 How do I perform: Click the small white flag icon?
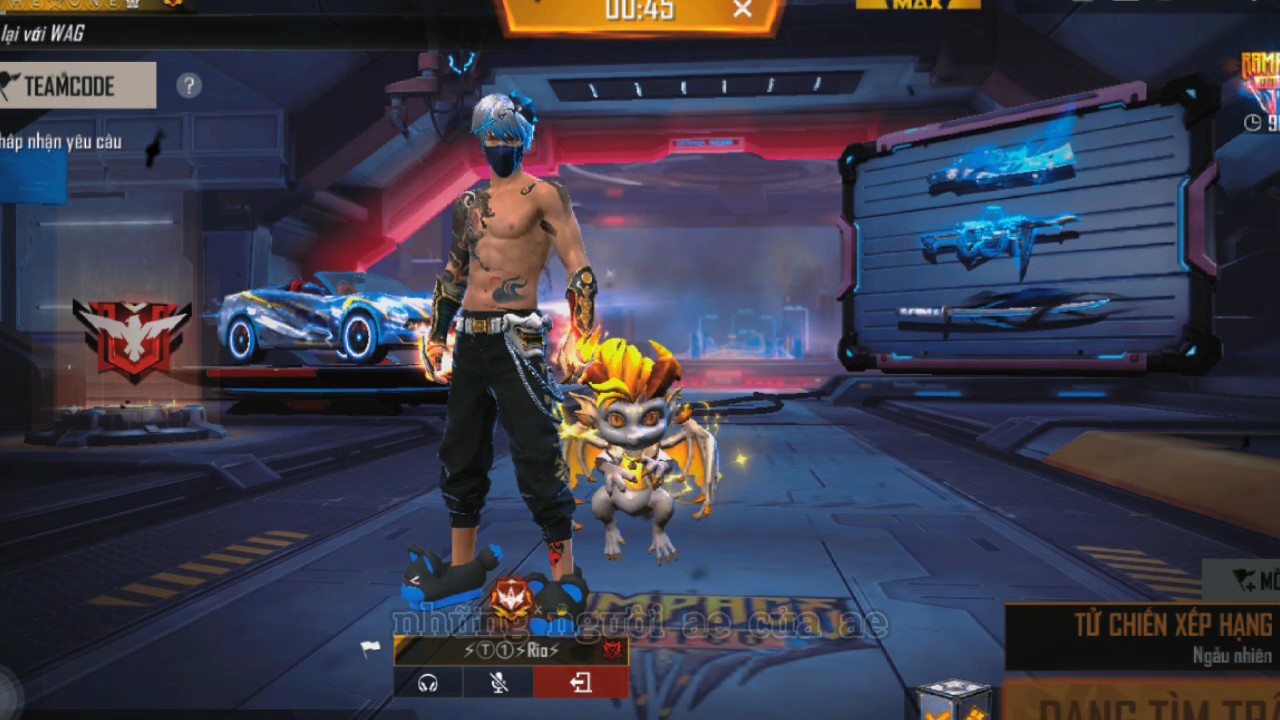tap(370, 649)
